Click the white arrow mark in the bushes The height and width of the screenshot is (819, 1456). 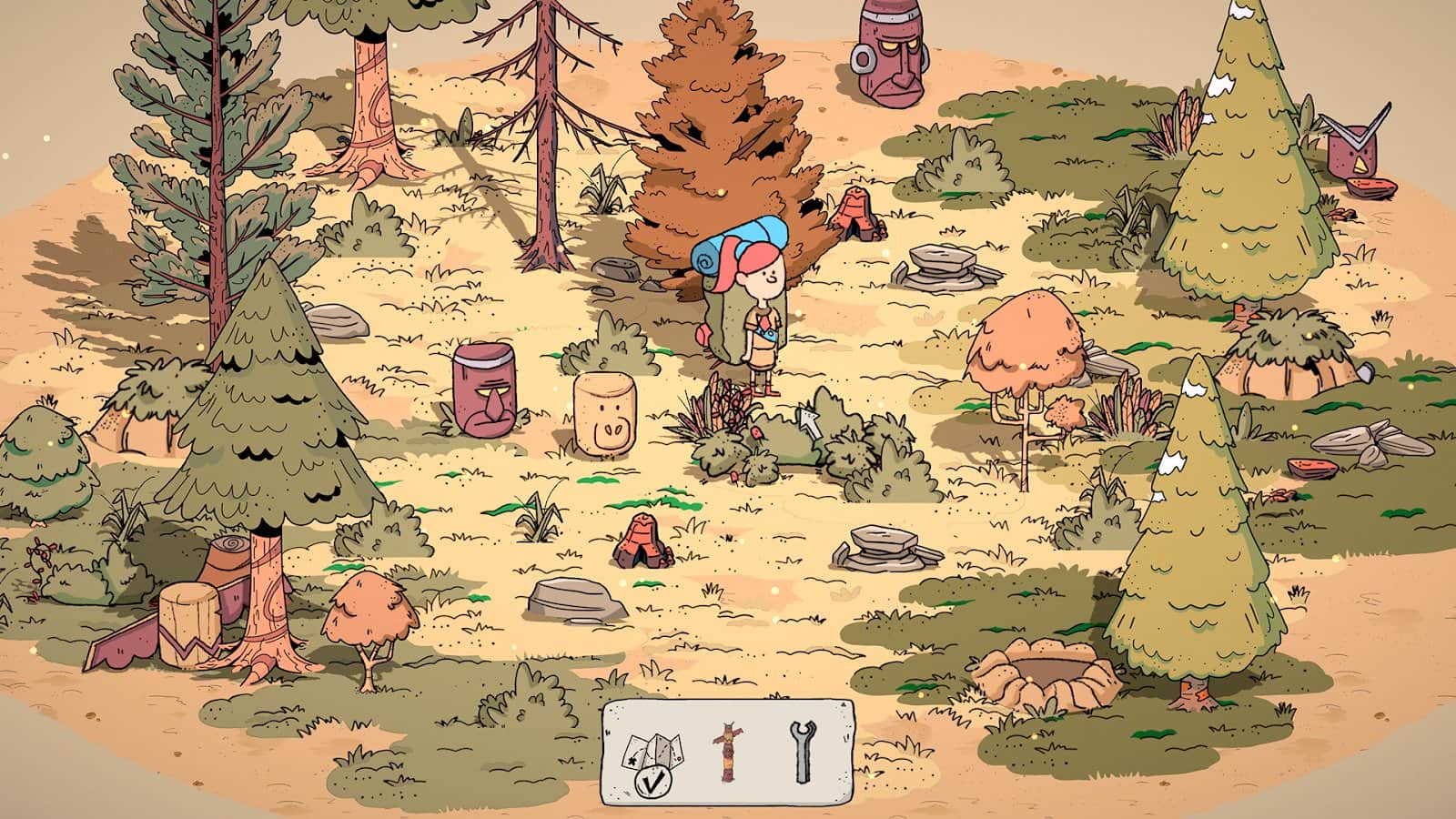(x=808, y=425)
